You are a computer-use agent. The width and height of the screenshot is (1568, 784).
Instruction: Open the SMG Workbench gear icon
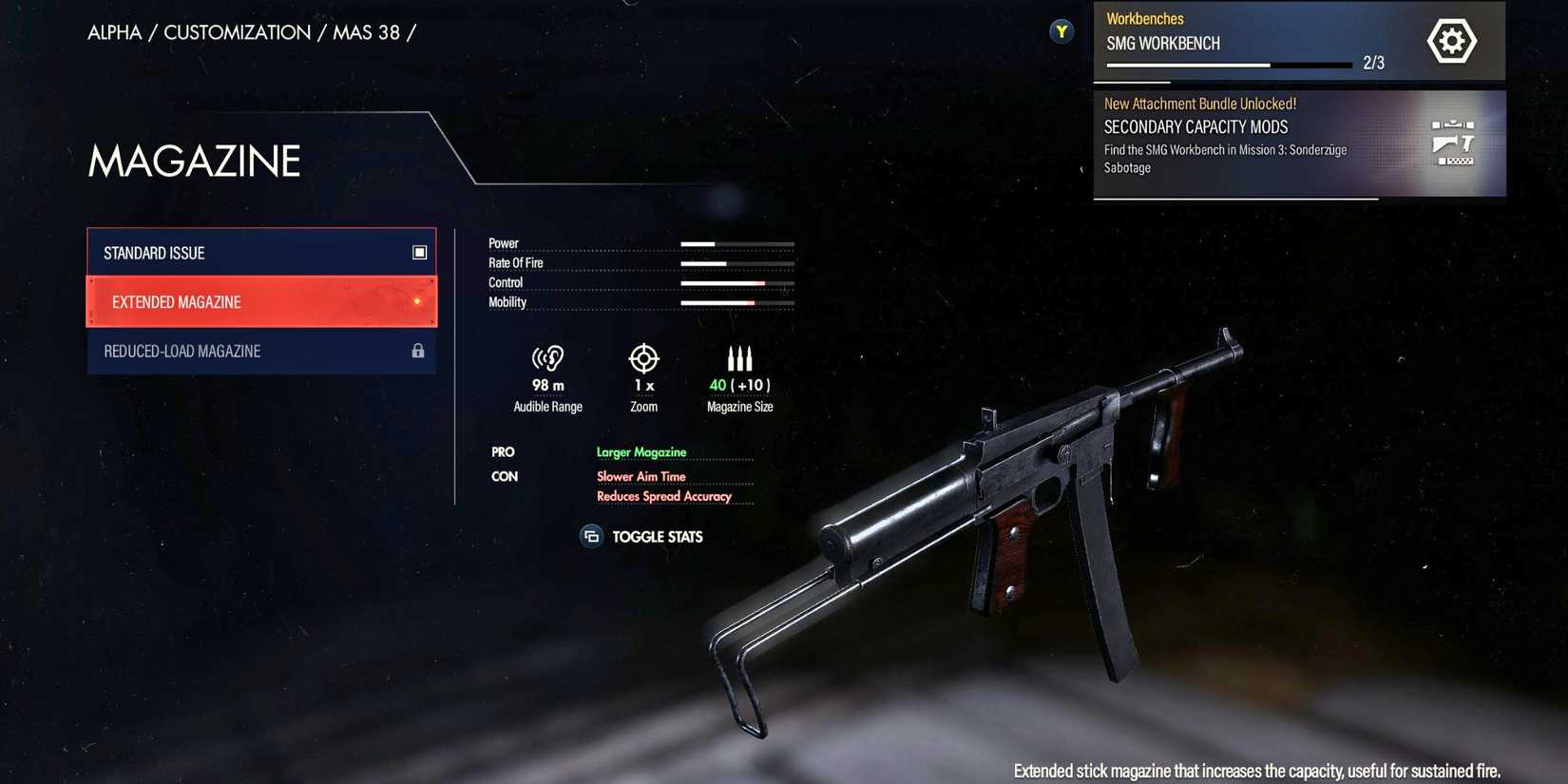1451,40
